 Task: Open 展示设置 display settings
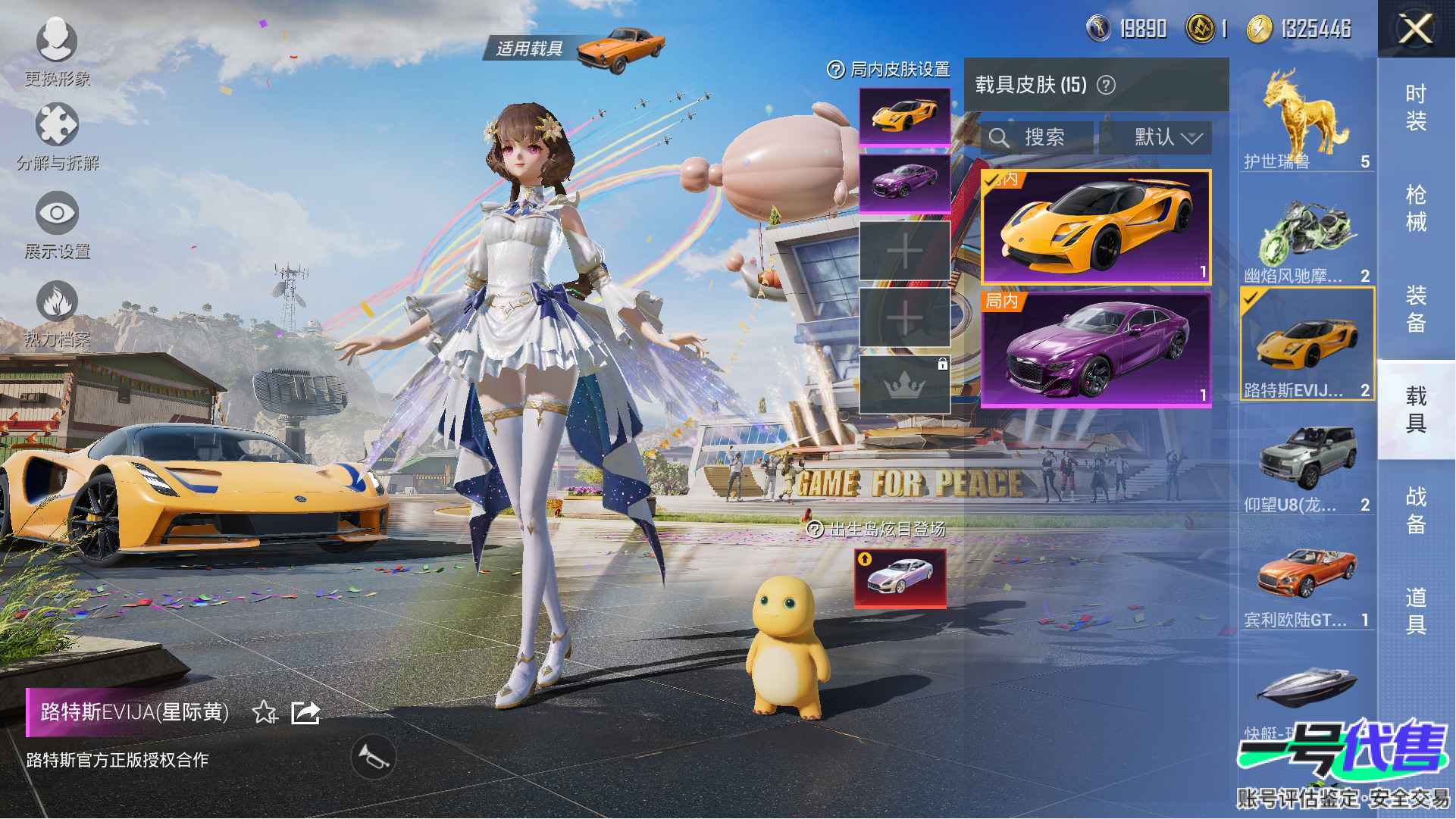tap(57, 224)
